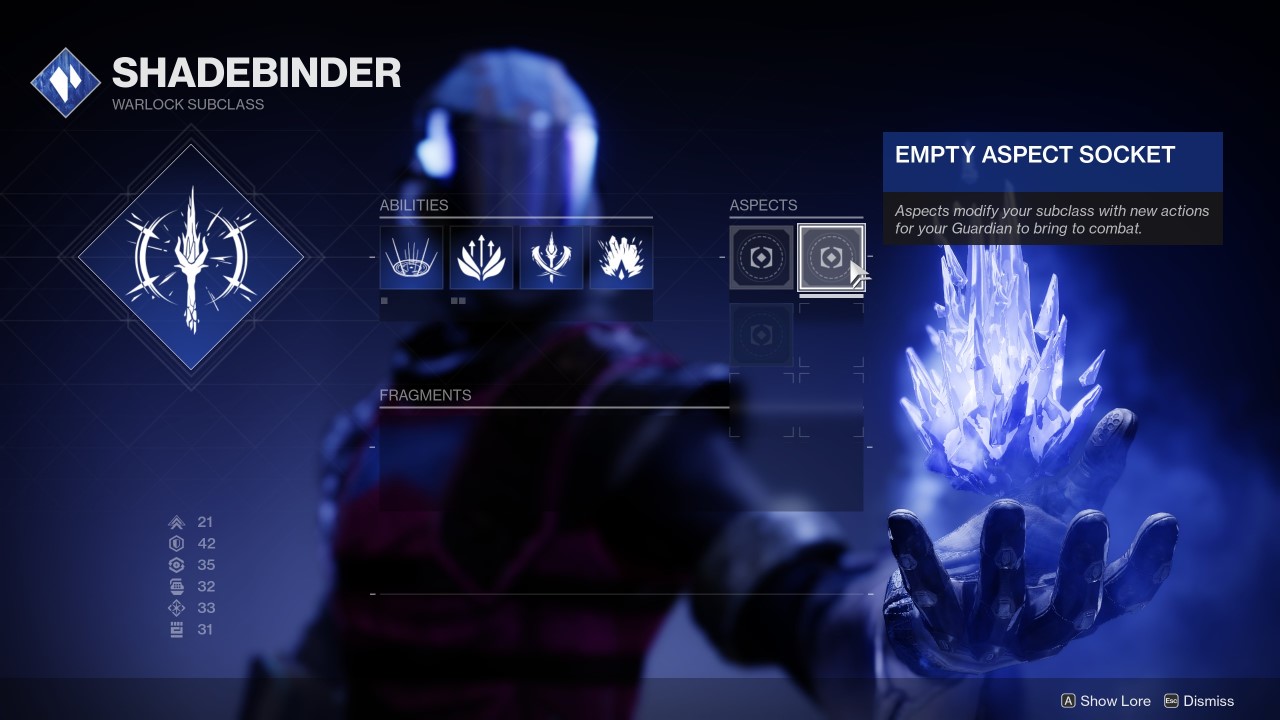Click the Mobility stat icon showing 21
The height and width of the screenshot is (720, 1280).
coord(176,521)
